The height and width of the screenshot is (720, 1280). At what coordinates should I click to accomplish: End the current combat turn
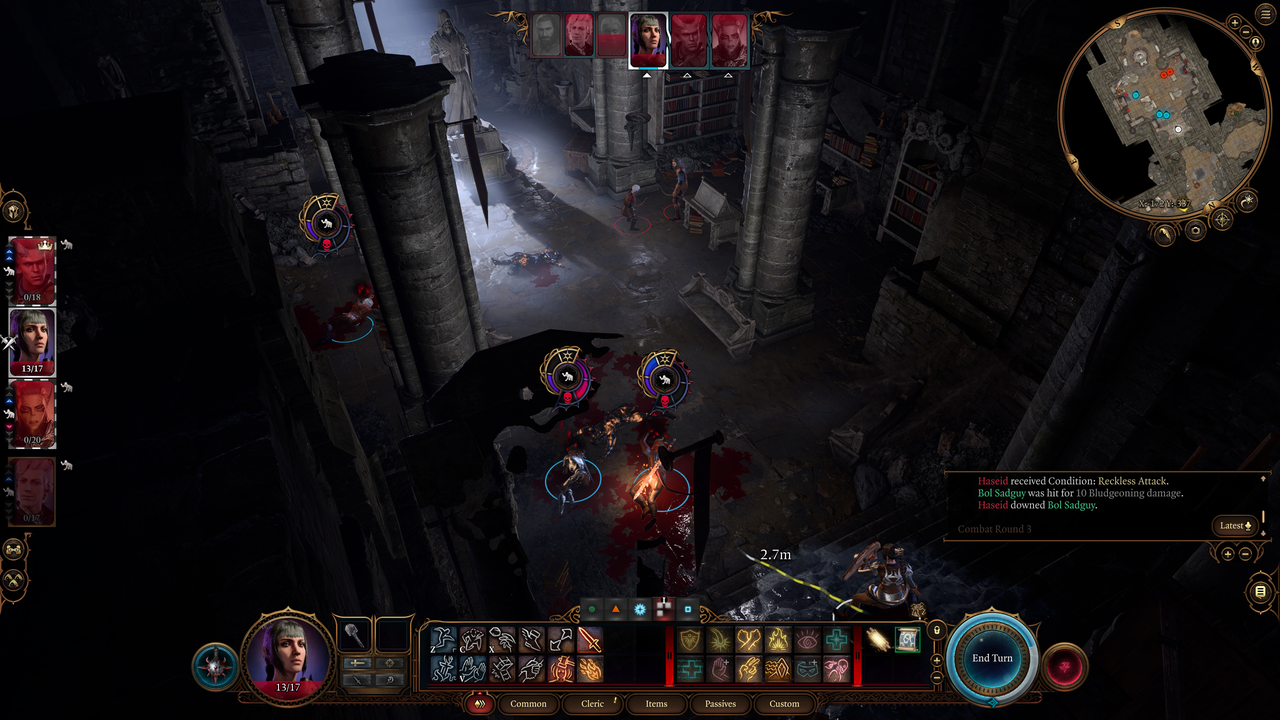click(992, 658)
